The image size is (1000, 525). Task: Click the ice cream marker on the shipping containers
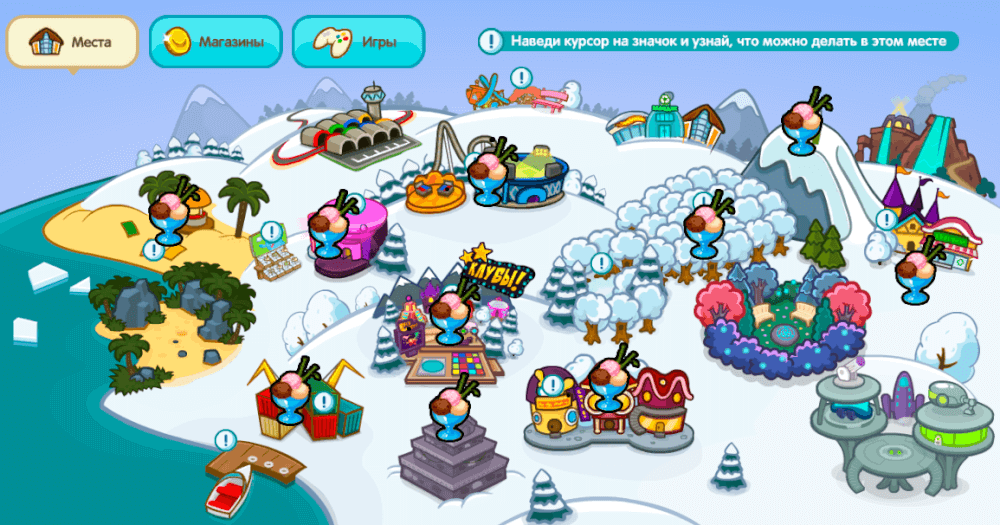(x=292, y=392)
